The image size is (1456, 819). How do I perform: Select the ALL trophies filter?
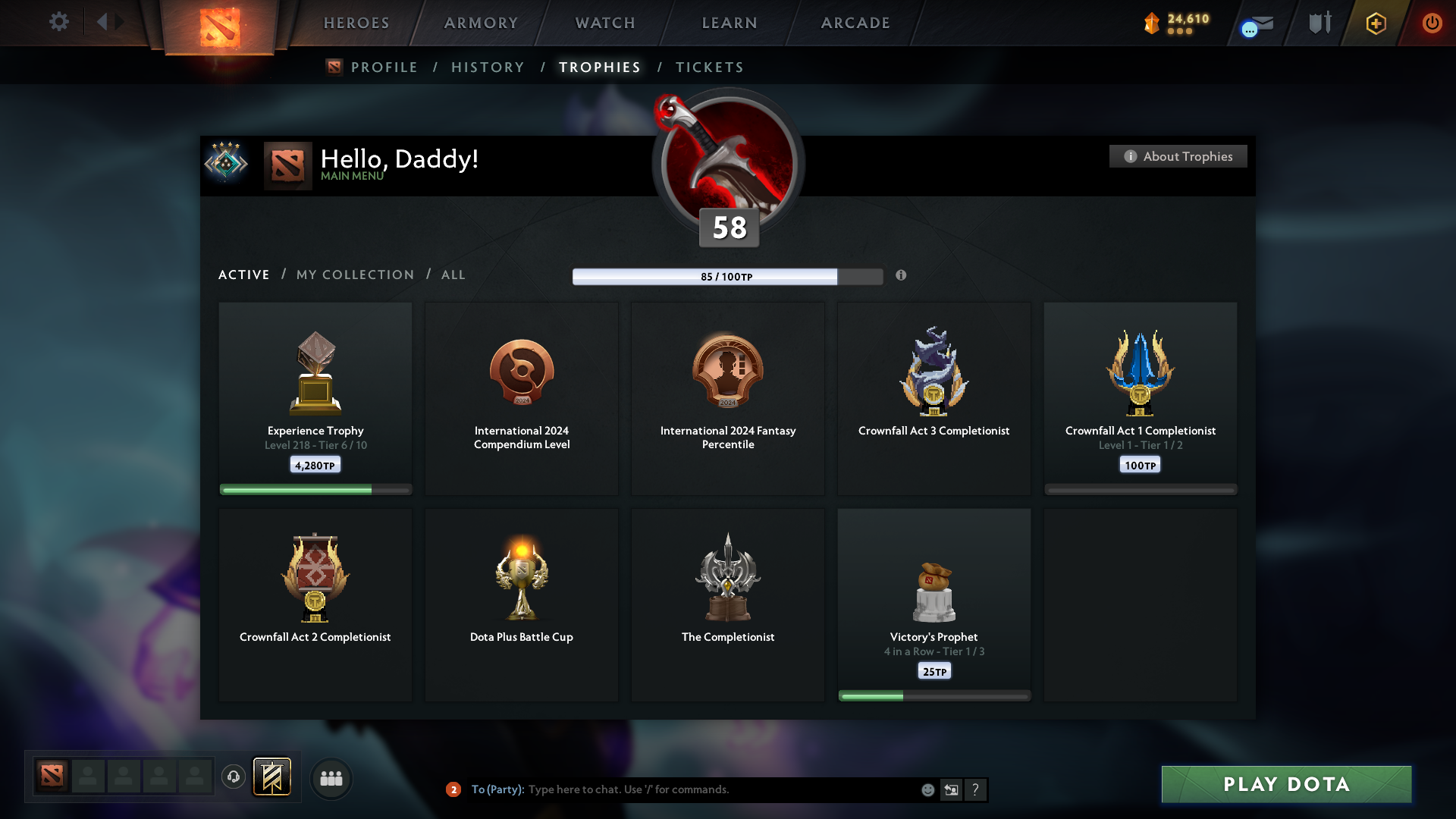(453, 275)
